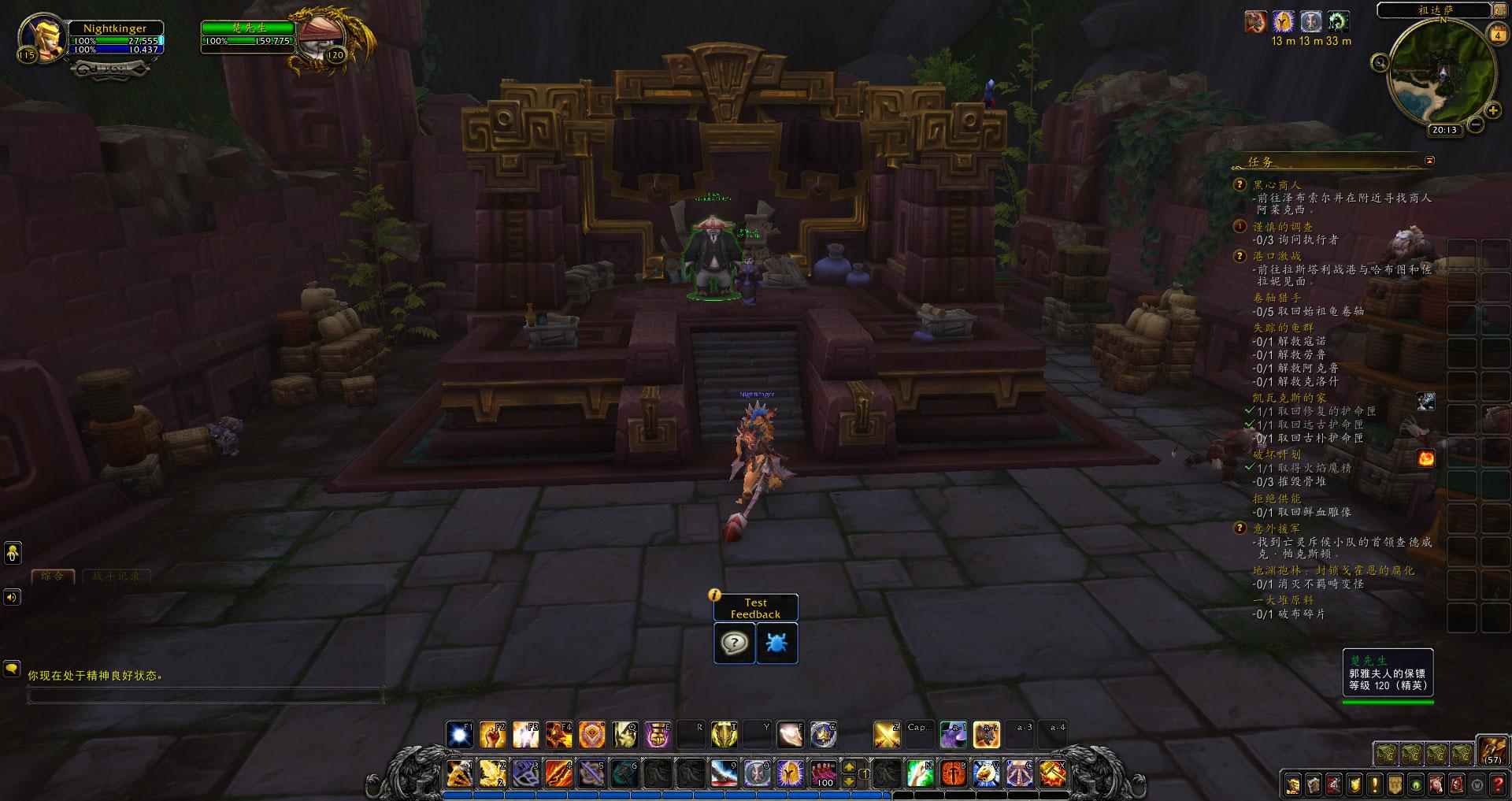Open the mount collections horse button

pos(1436,784)
